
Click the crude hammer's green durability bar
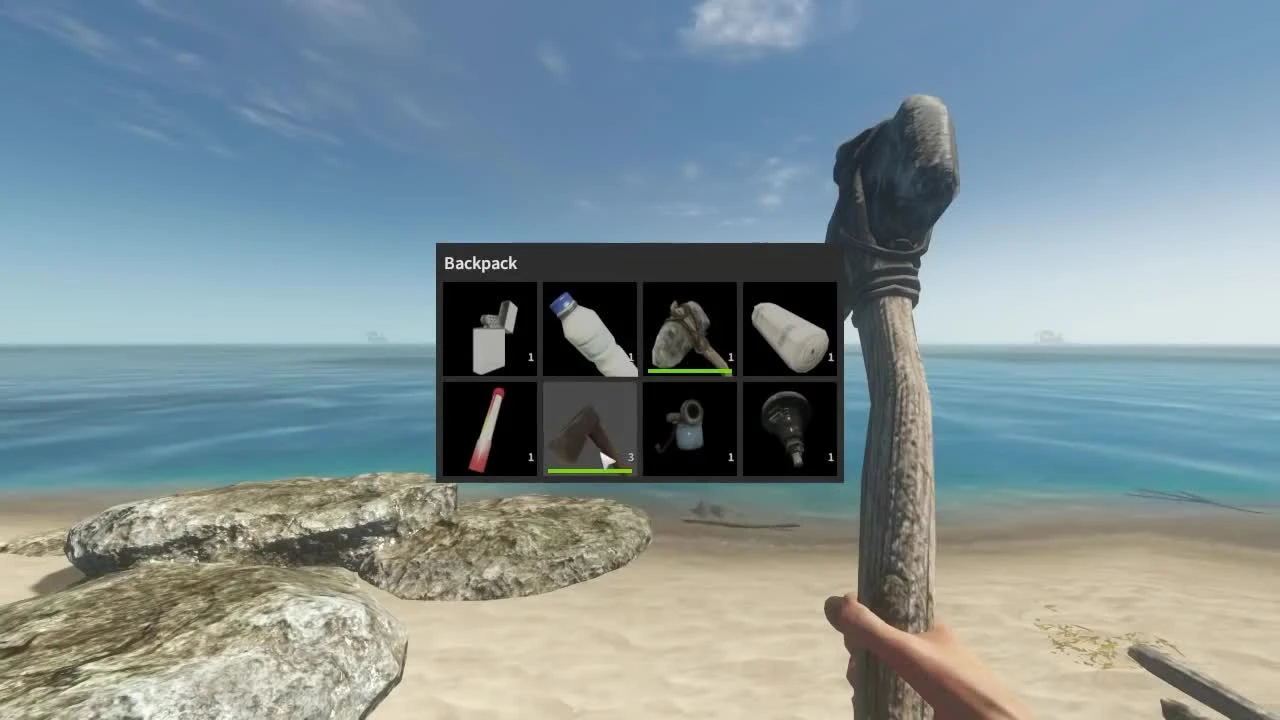(689, 371)
